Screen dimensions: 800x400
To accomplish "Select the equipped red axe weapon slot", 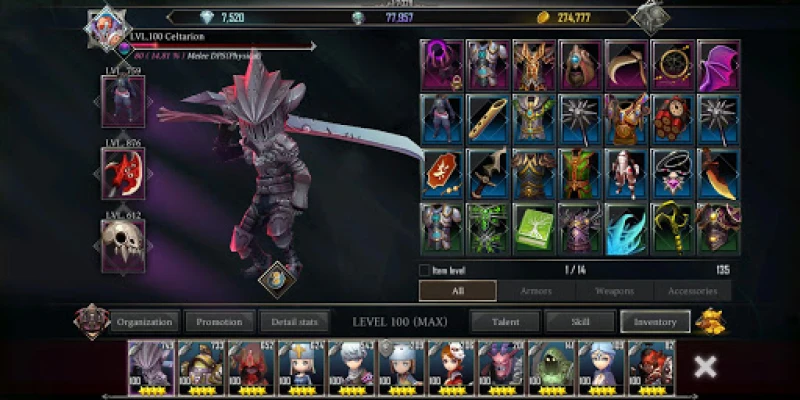I will point(123,173).
